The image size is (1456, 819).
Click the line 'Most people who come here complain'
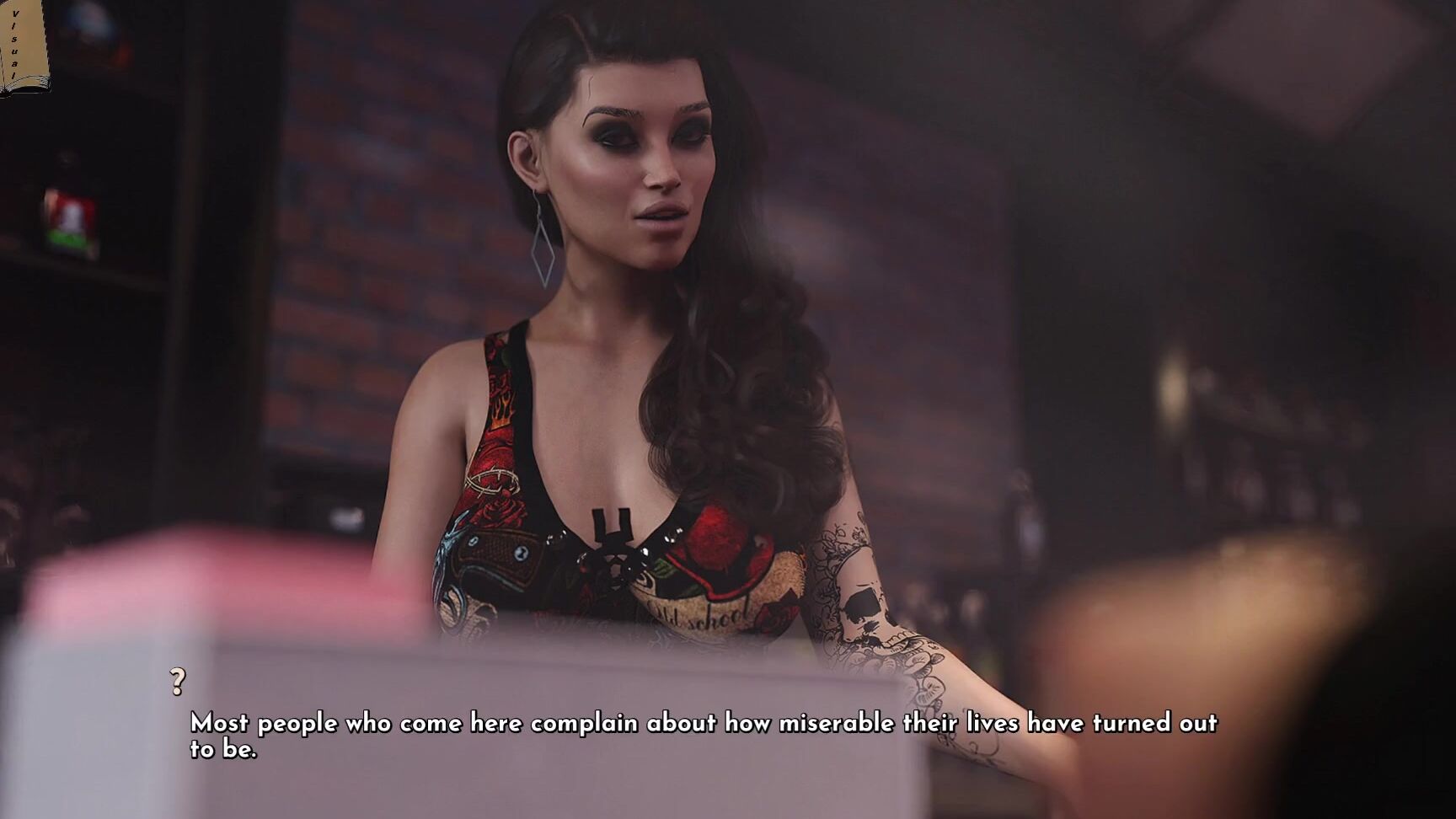tap(421, 722)
